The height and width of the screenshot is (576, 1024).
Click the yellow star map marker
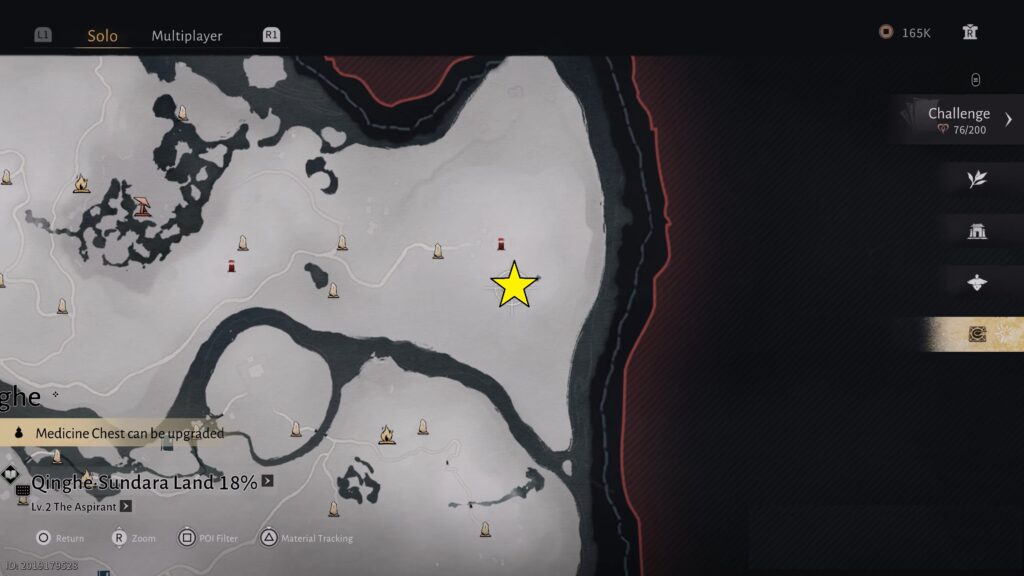click(x=514, y=286)
